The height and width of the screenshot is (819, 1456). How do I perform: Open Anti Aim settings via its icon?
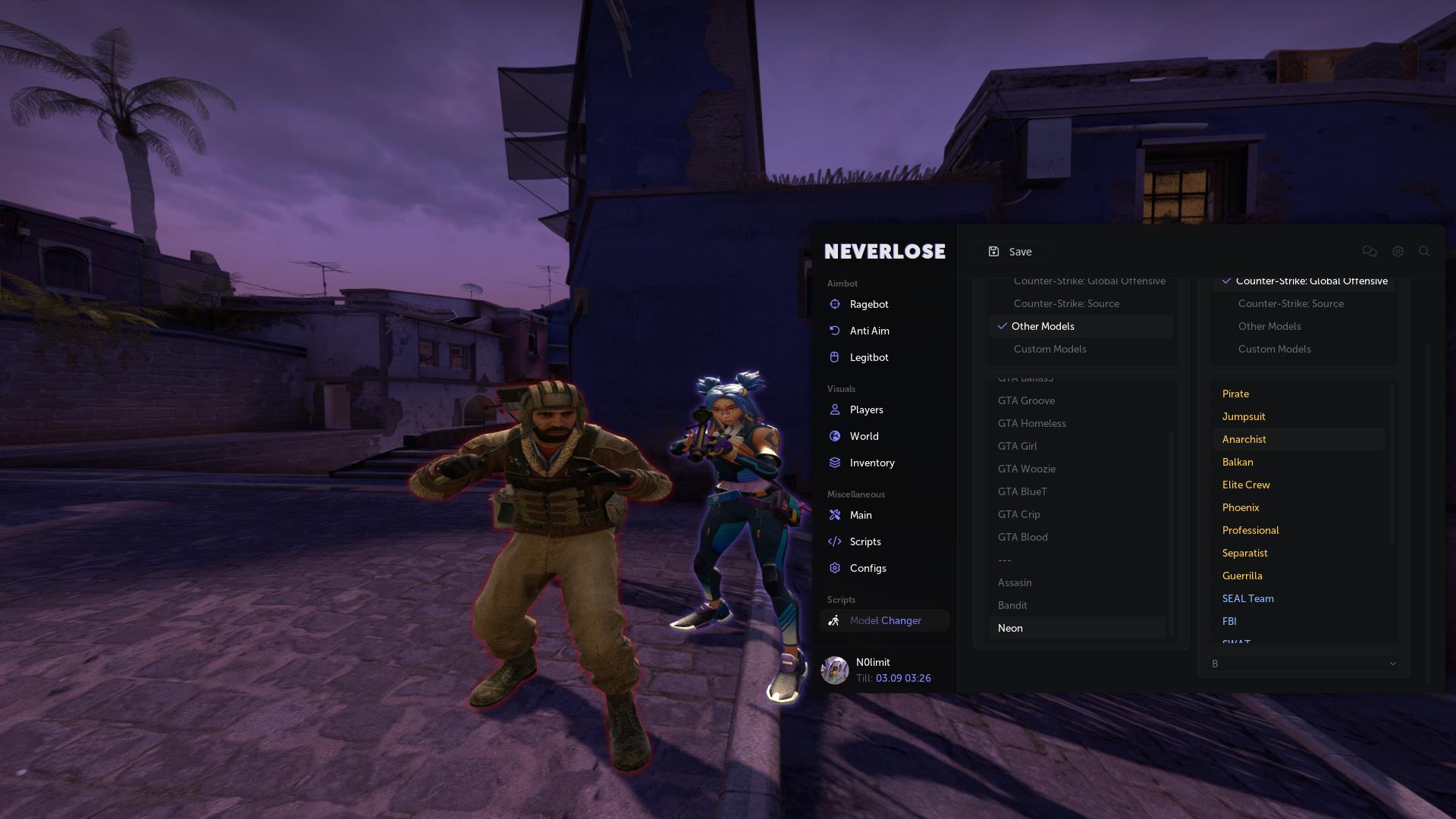[835, 331]
